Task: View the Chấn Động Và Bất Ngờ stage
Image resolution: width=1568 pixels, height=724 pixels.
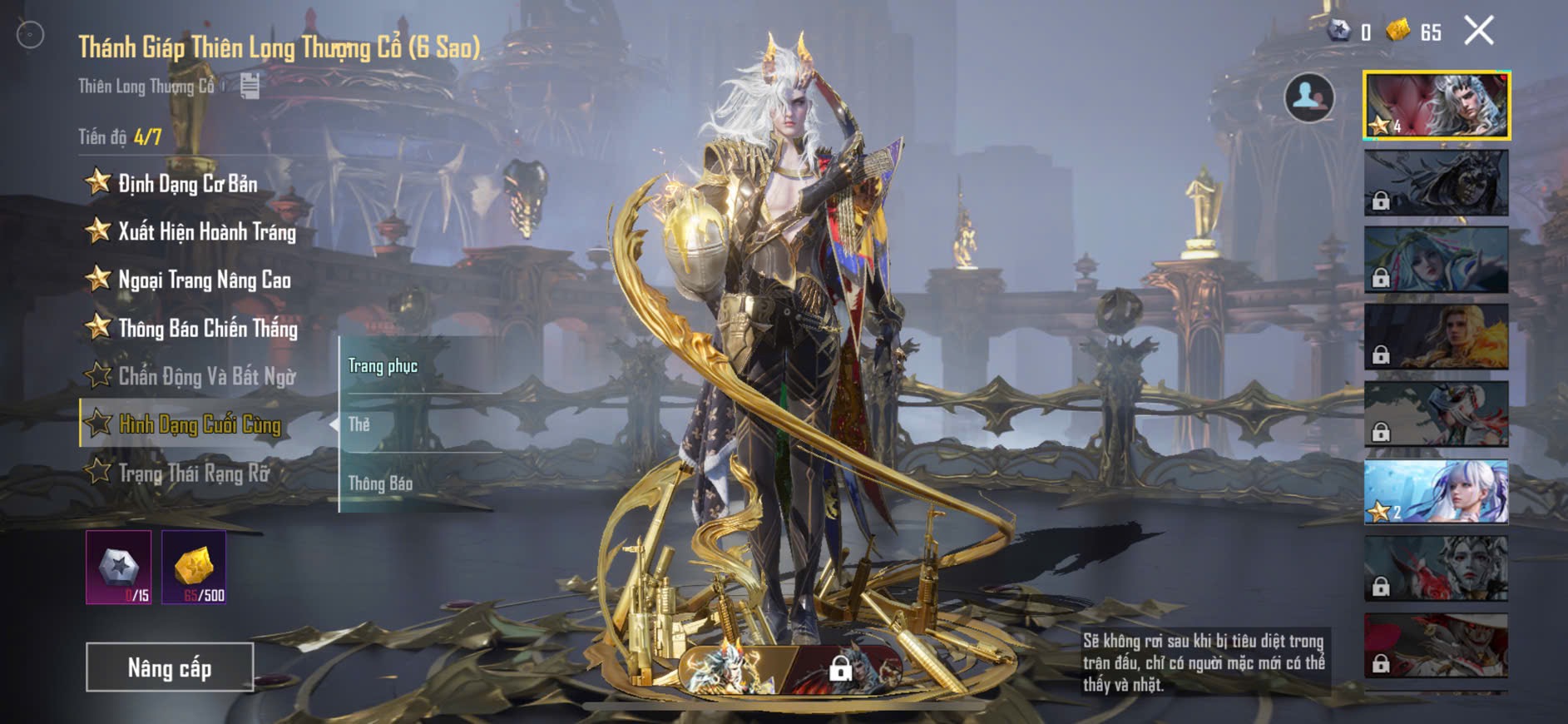Action: coord(206,376)
